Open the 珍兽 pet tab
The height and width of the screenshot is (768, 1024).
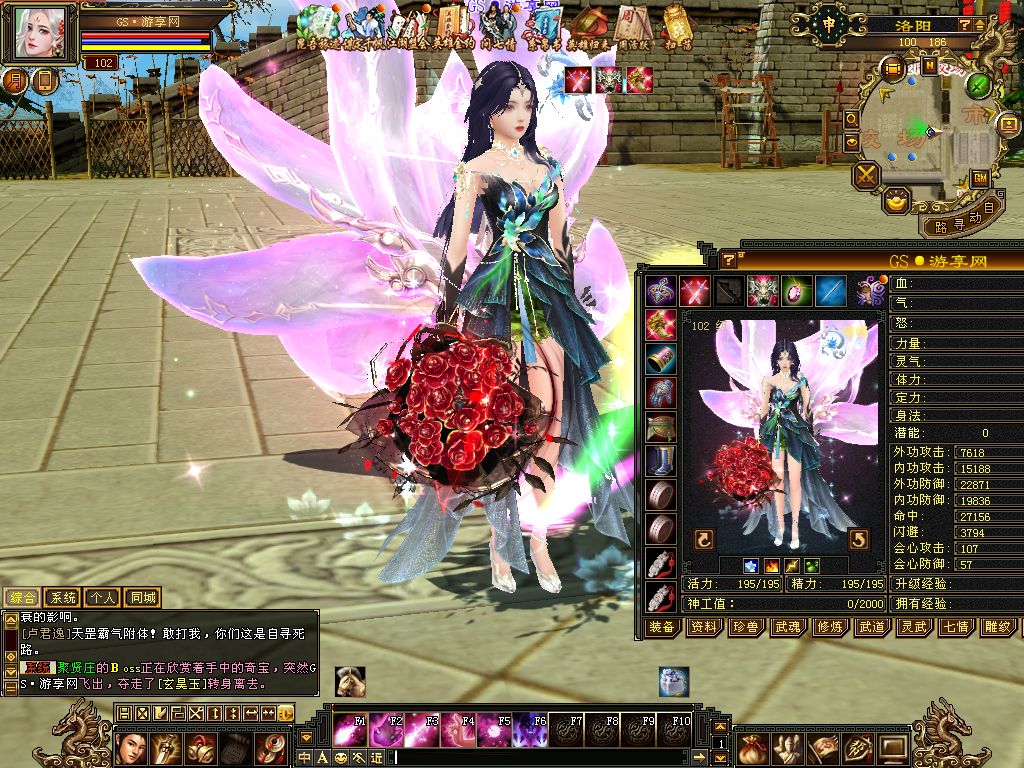pos(747,627)
